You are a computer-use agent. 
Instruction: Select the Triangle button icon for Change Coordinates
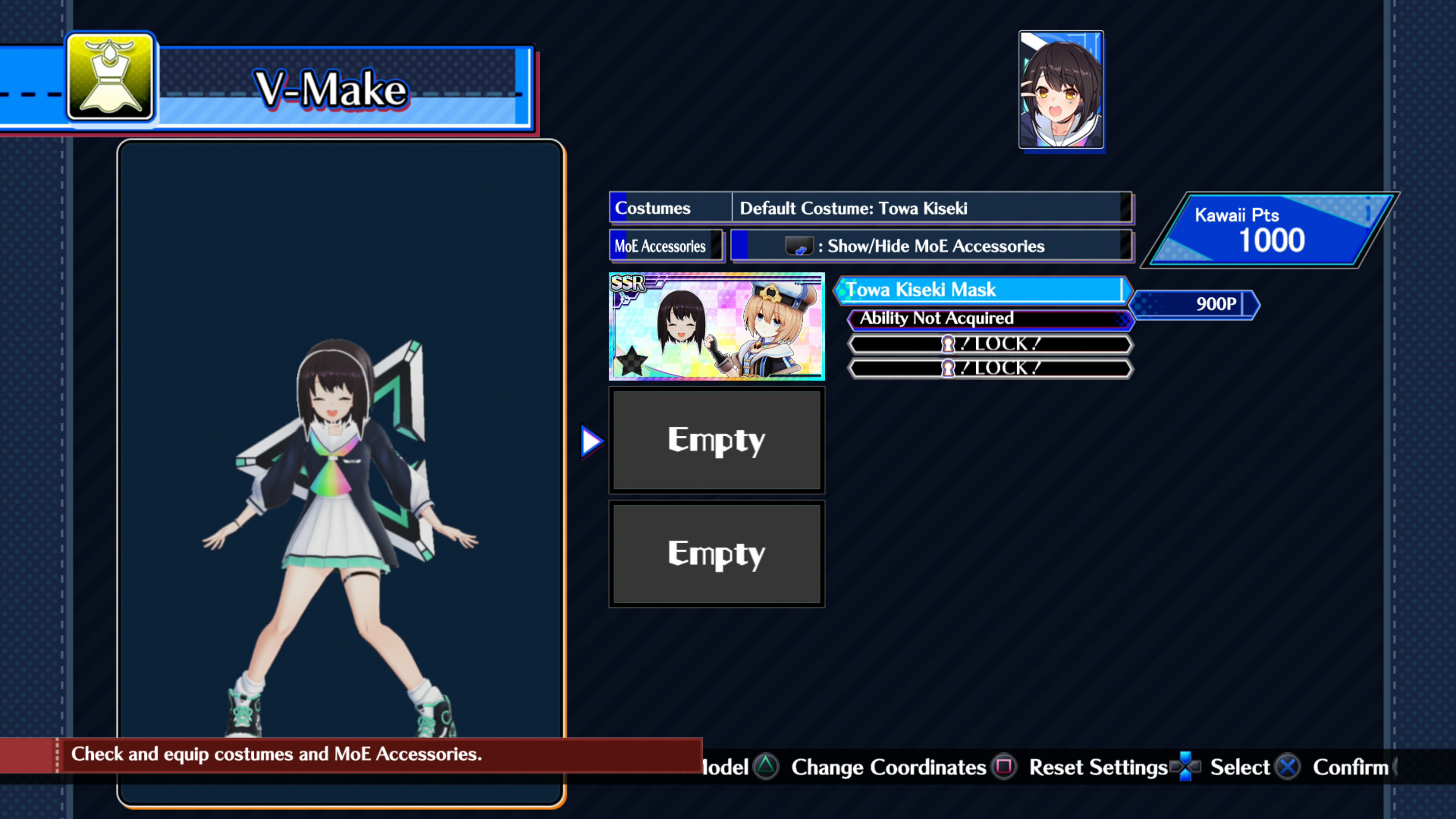click(767, 767)
